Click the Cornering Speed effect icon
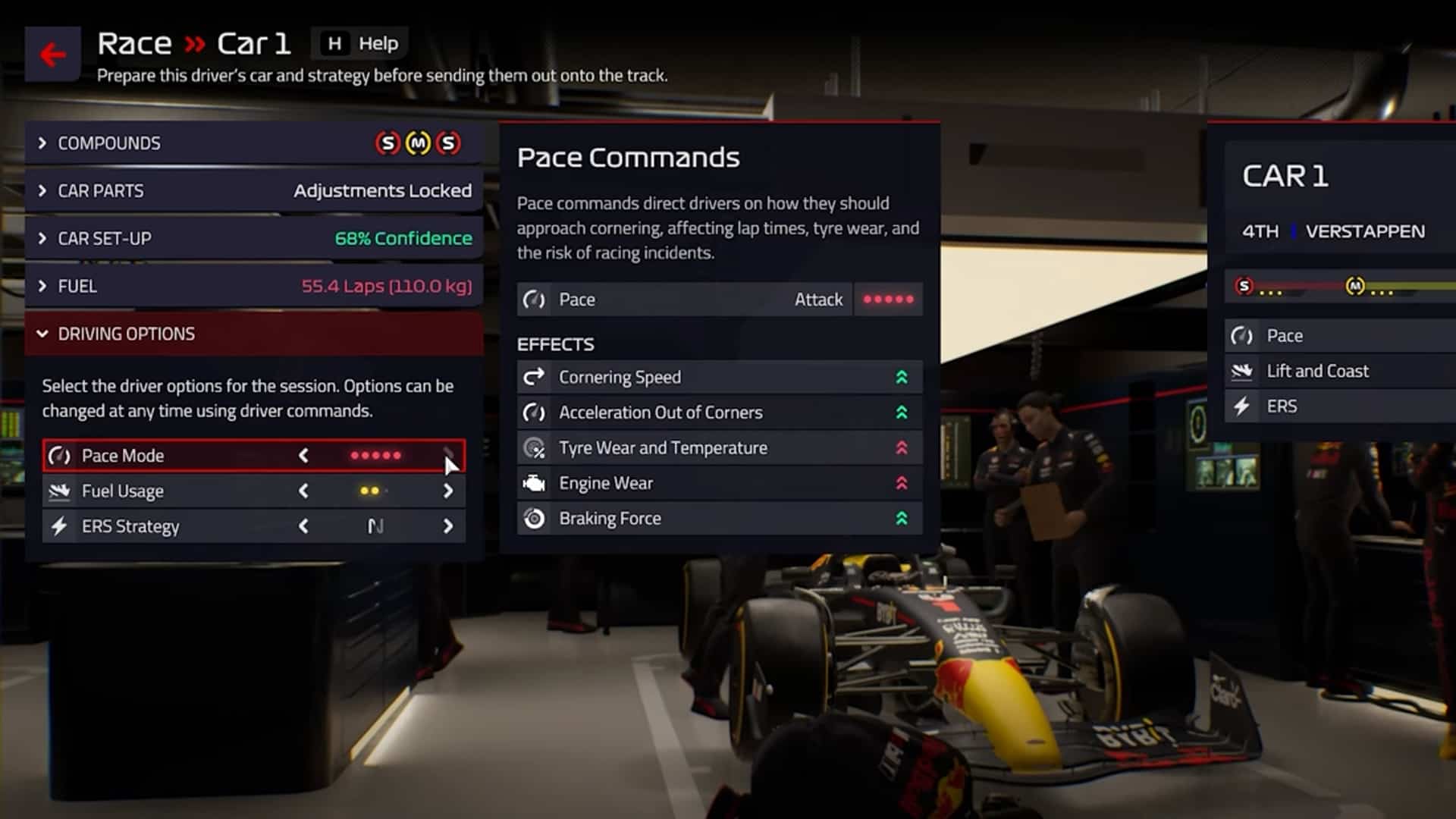The height and width of the screenshot is (819, 1456). (x=535, y=376)
